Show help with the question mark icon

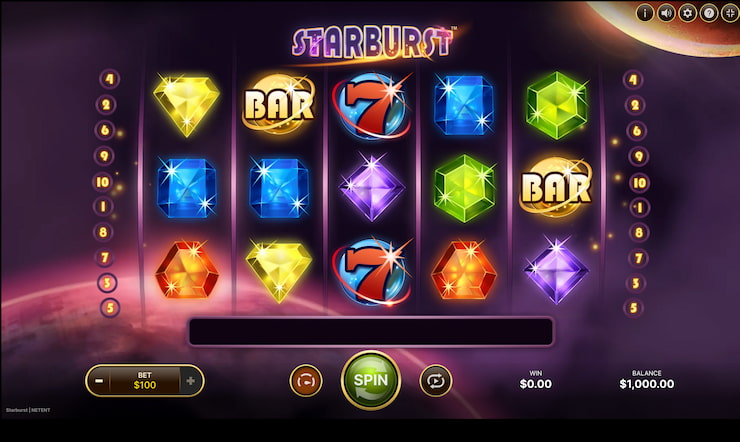tap(708, 13)
